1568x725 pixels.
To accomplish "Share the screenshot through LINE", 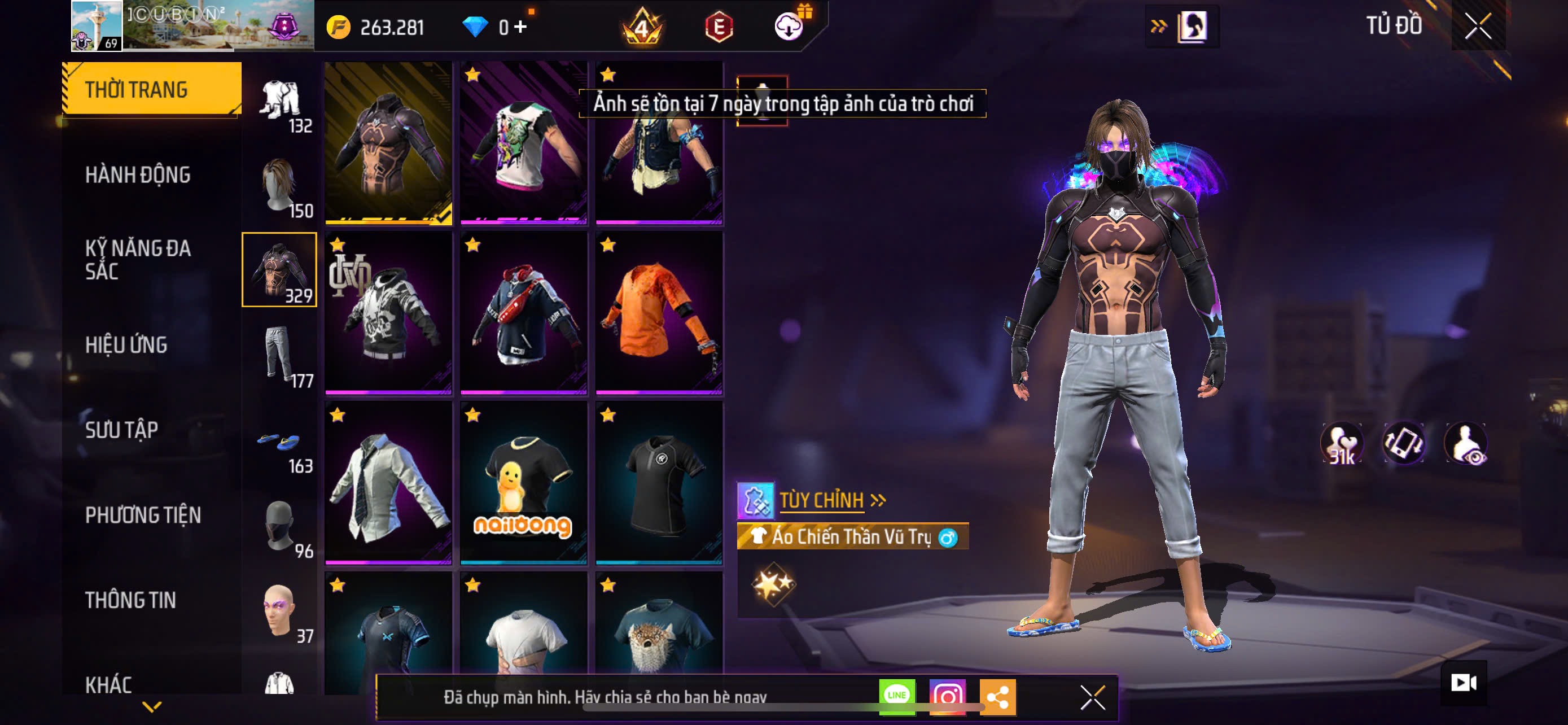I will [897, 696].
